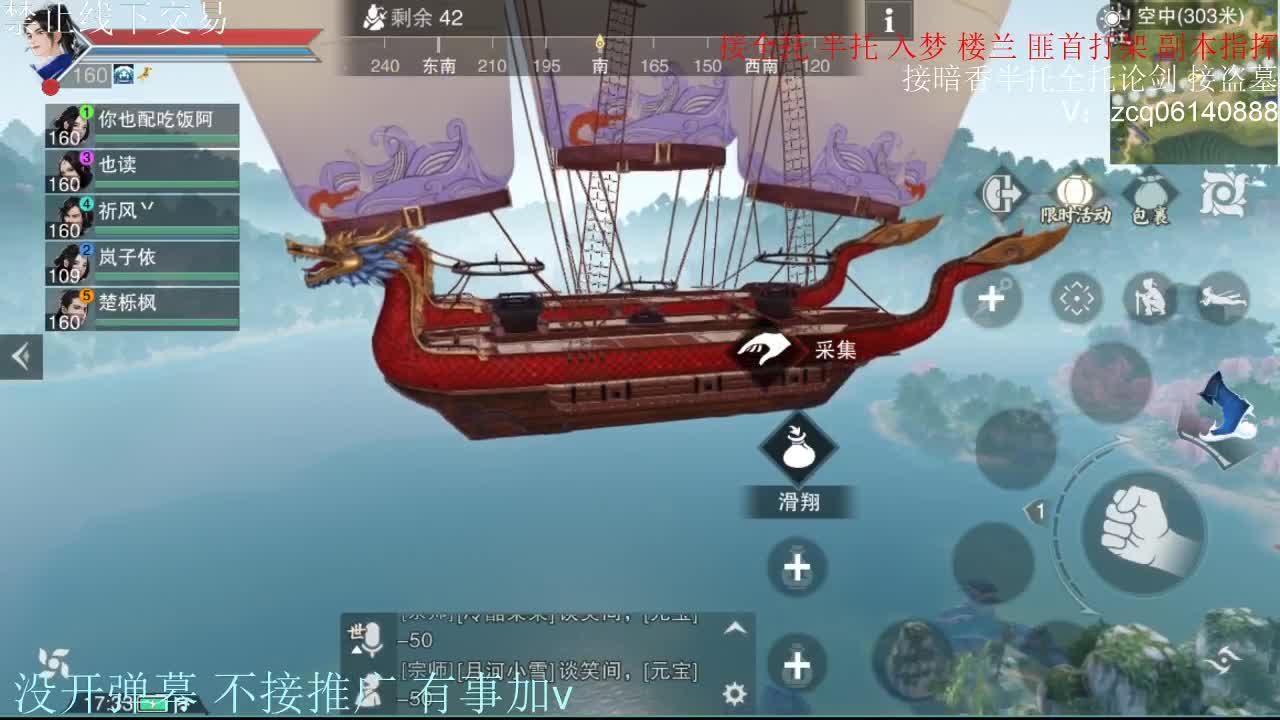Image resolution: width=1280 pixels, height=720 pixels.
Task: Tap the camera focus target toggle icon
Action: 1077,296
